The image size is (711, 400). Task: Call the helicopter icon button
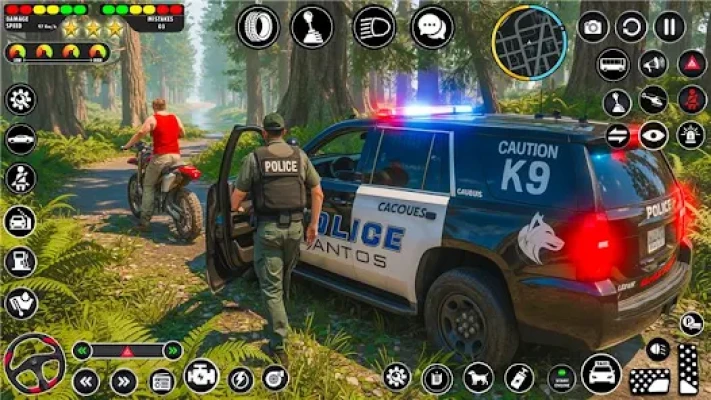[x=653, y=99]
